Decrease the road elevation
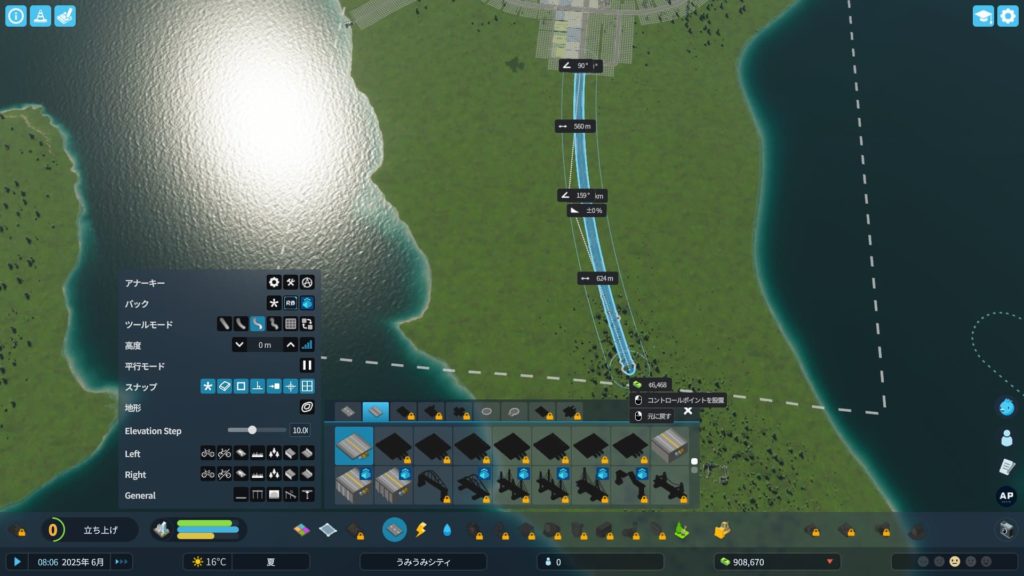1024x576 pixels. point(240,344)
